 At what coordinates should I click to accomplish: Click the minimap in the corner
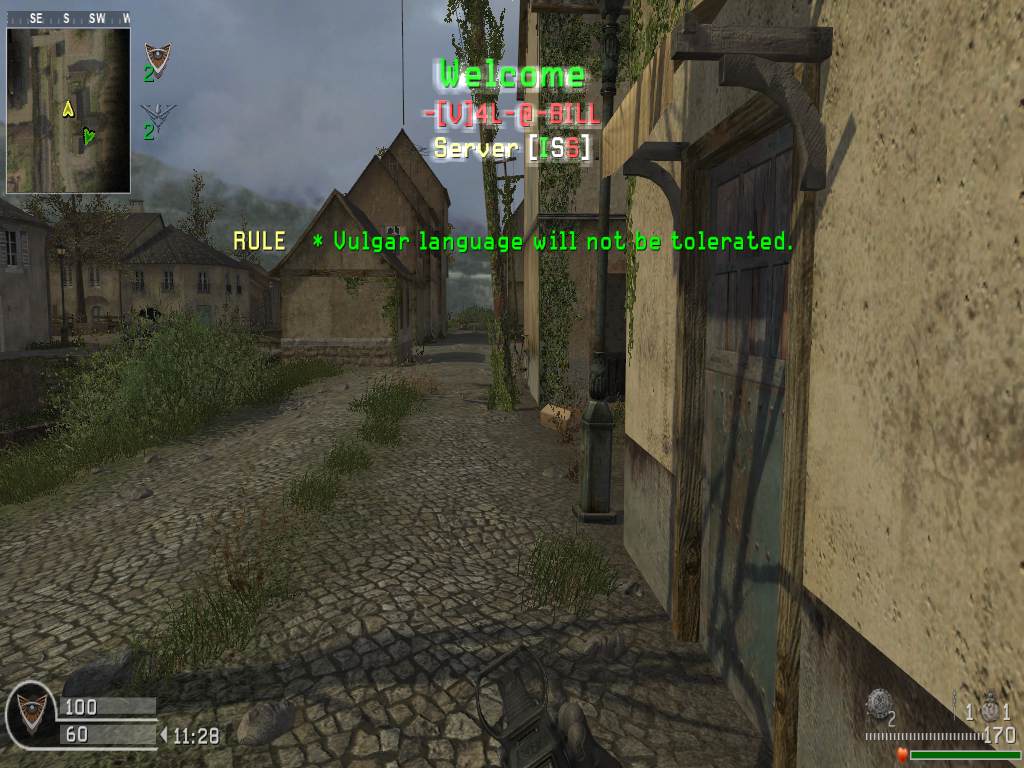68,109
